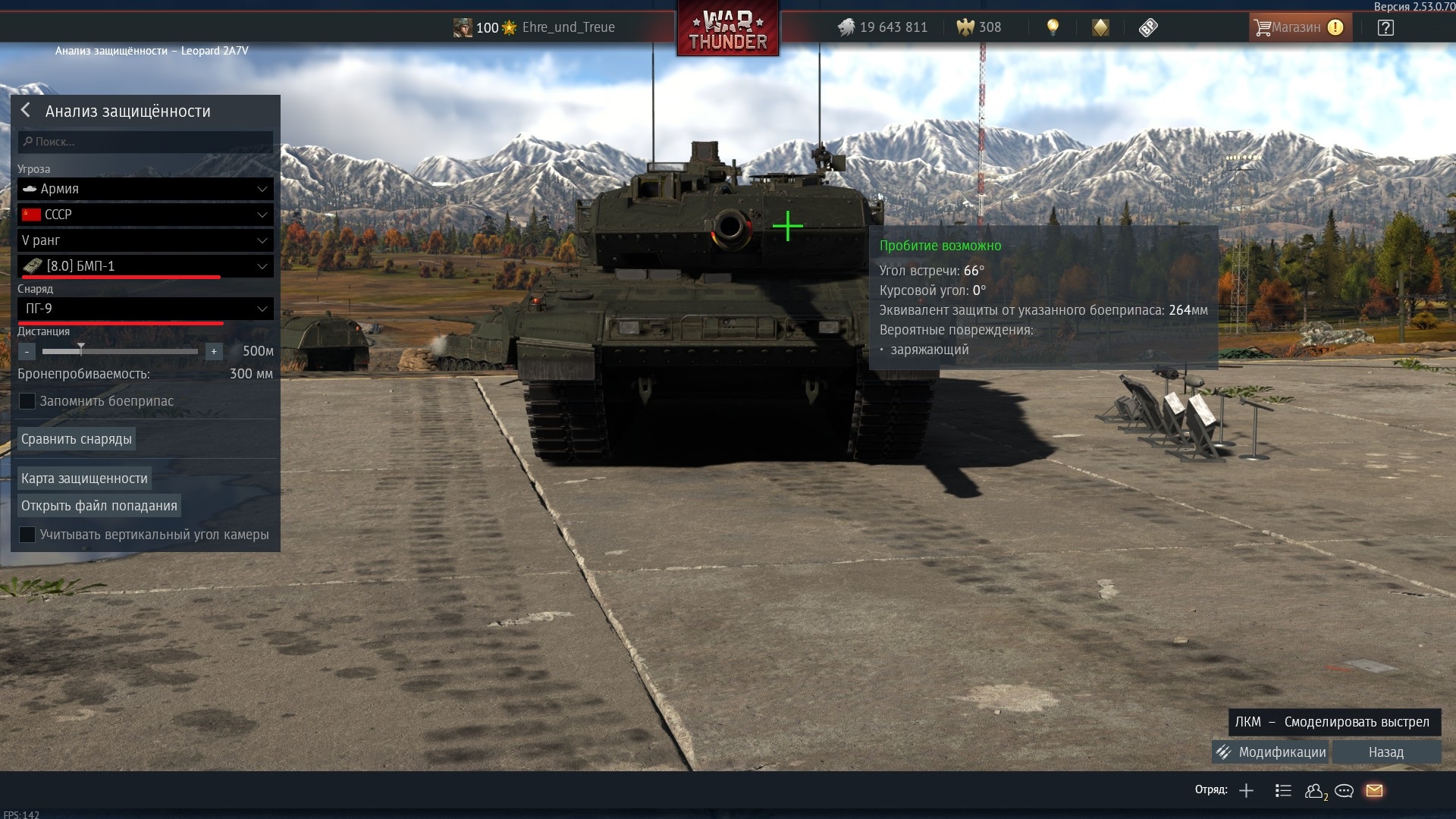Open the Армия threat type dropdown
Screen dimensions: 1456x819
pos(145,189)
